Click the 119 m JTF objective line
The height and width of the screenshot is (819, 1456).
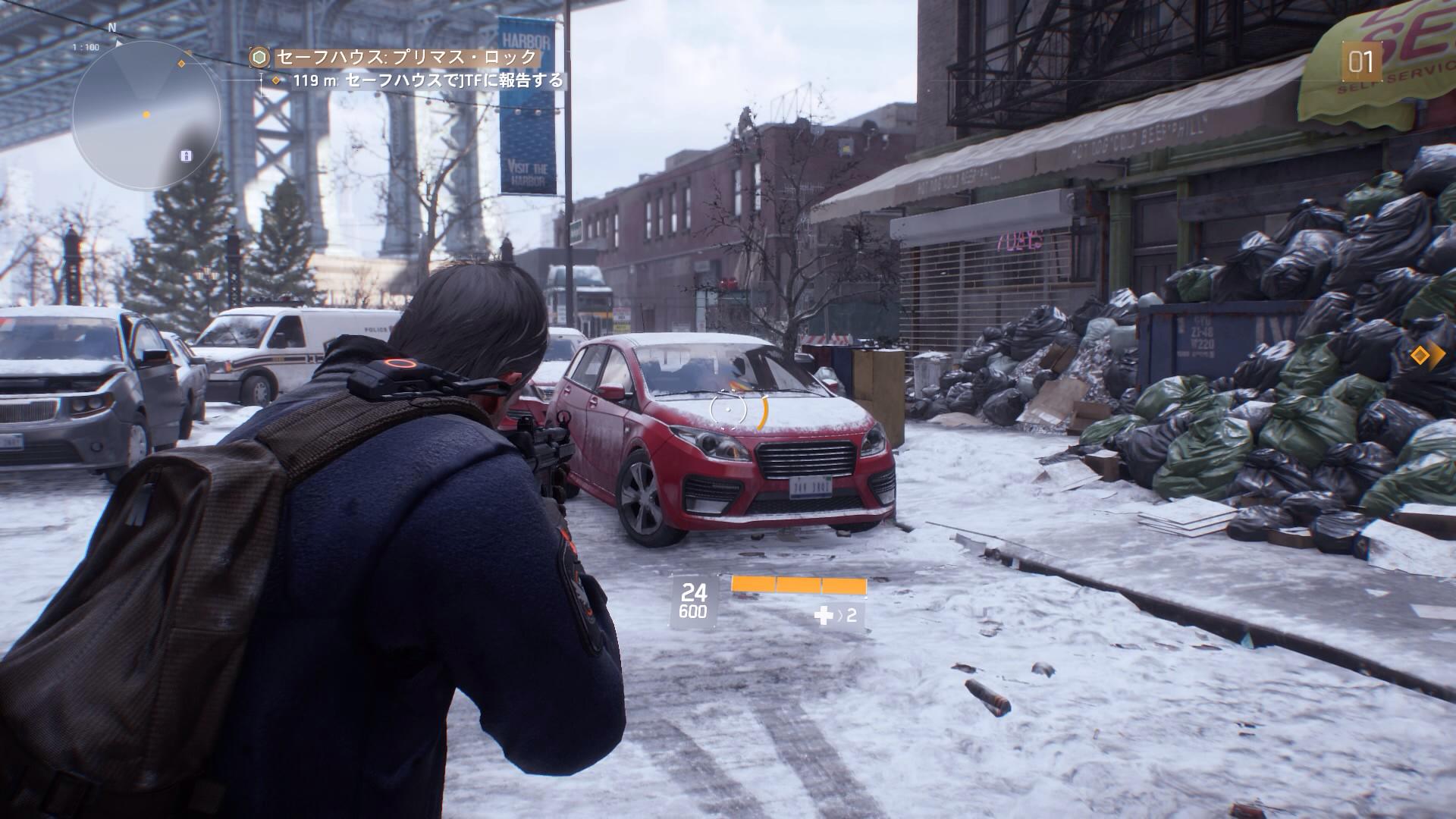tap(428, 80)
